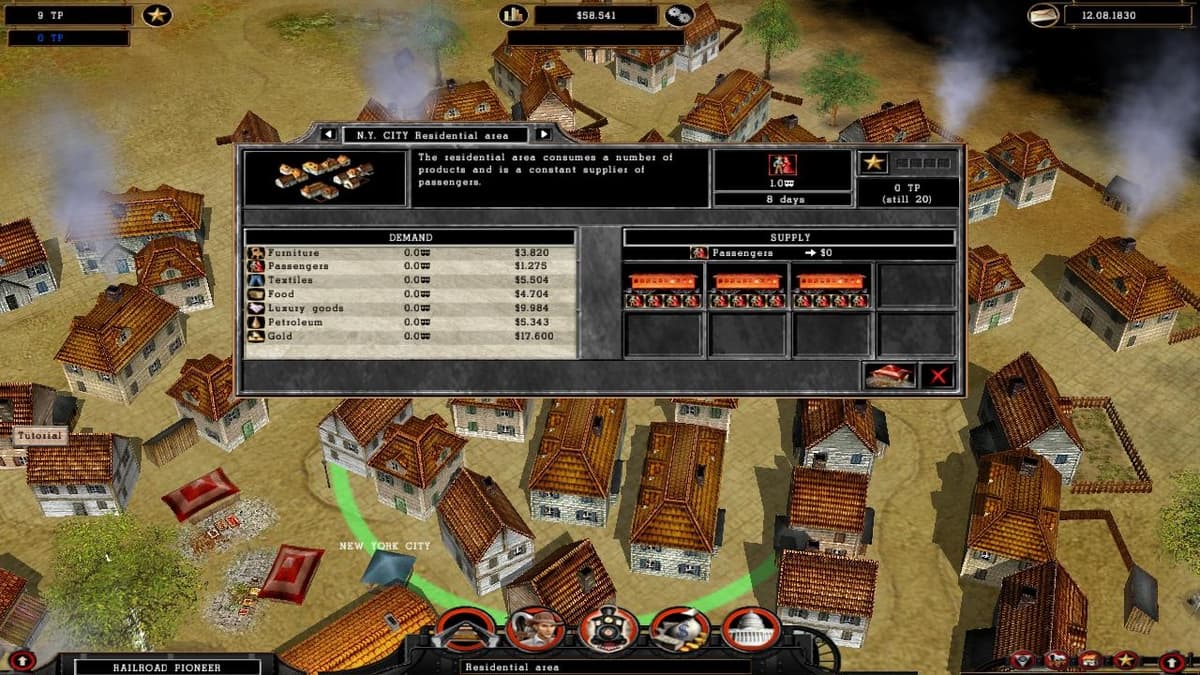This screenshot has height=675, width=1200.
Task: Click the gears icon beside the money
Action: (x=680, y=15)
